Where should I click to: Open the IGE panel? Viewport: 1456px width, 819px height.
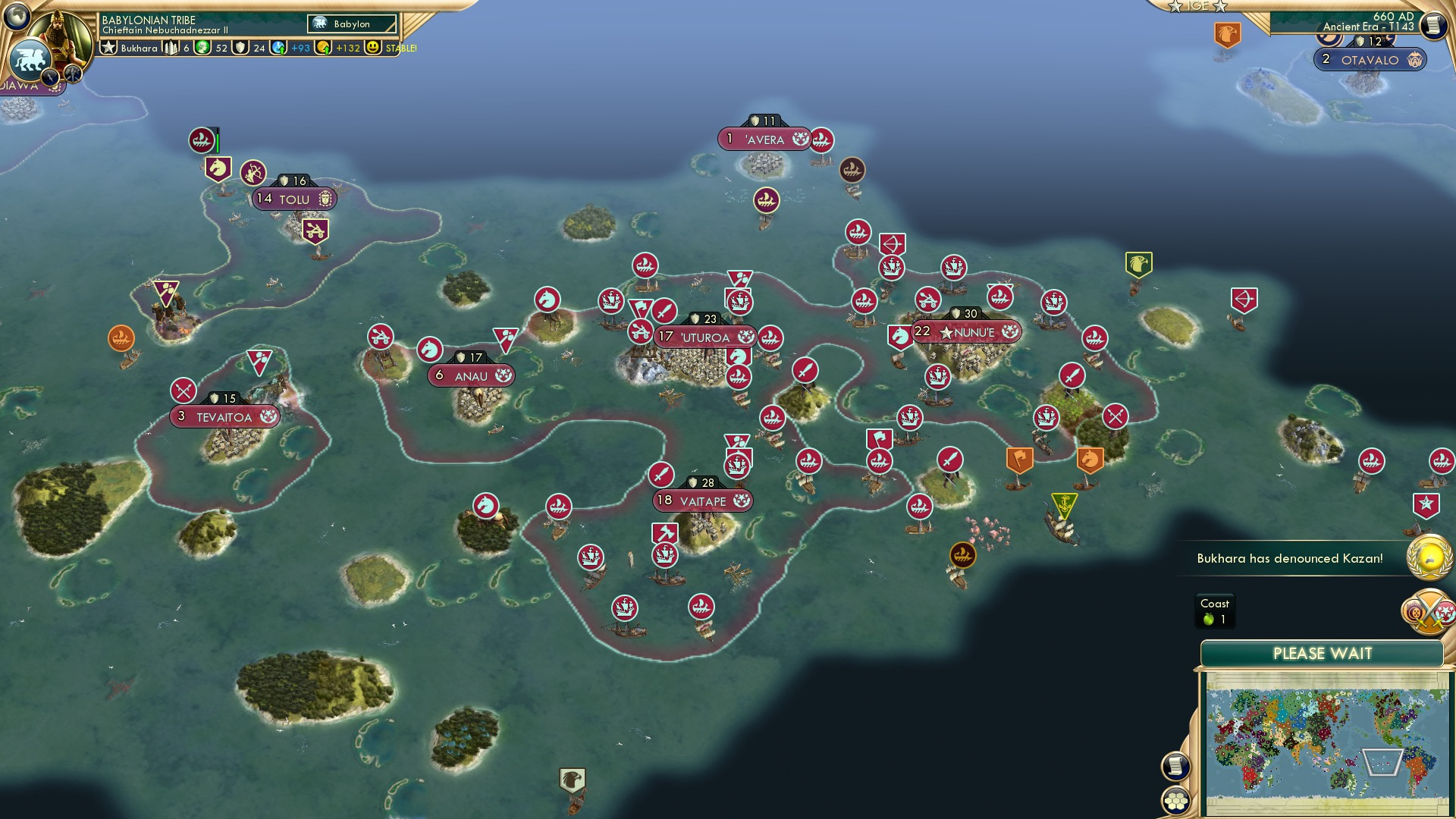click(1197, 6)
